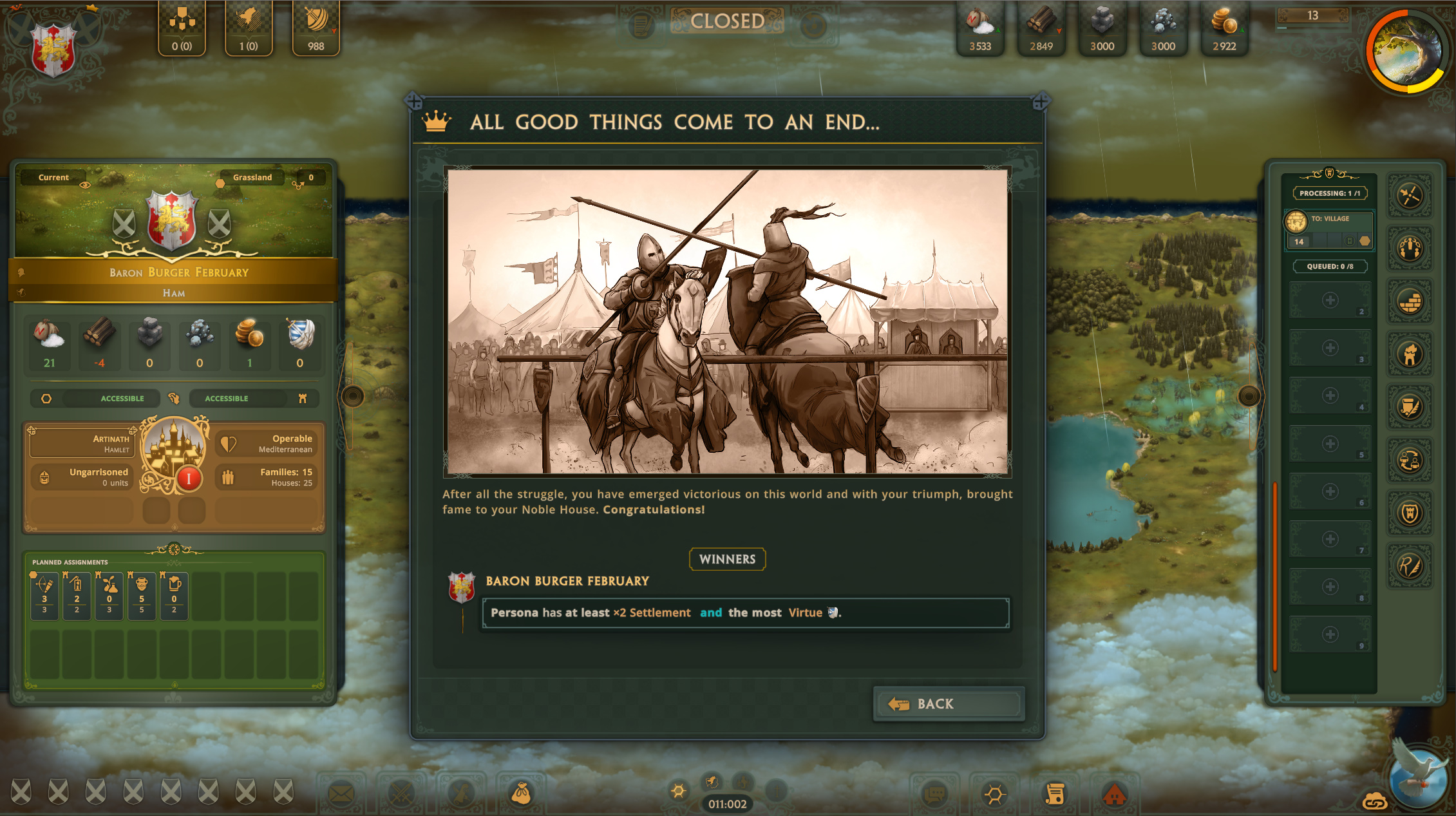Viewport: 1456px width, 816px height.
Task: Toggle the sun icon near the turn counter
Action: (x=679, y=790)
